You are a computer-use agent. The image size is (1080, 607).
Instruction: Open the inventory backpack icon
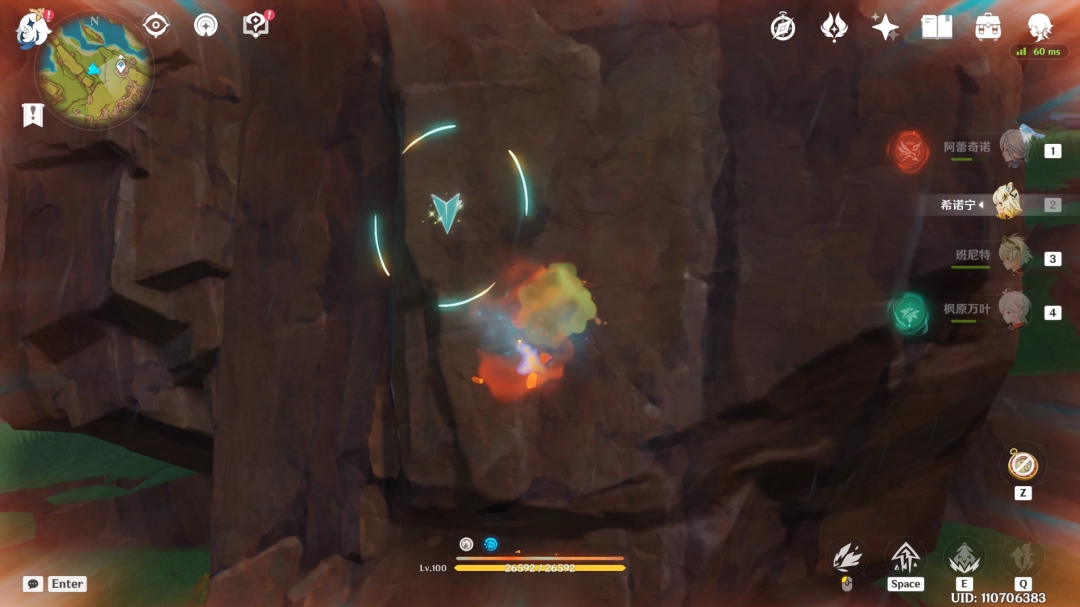pyautogui.click(x=988, y=27)
